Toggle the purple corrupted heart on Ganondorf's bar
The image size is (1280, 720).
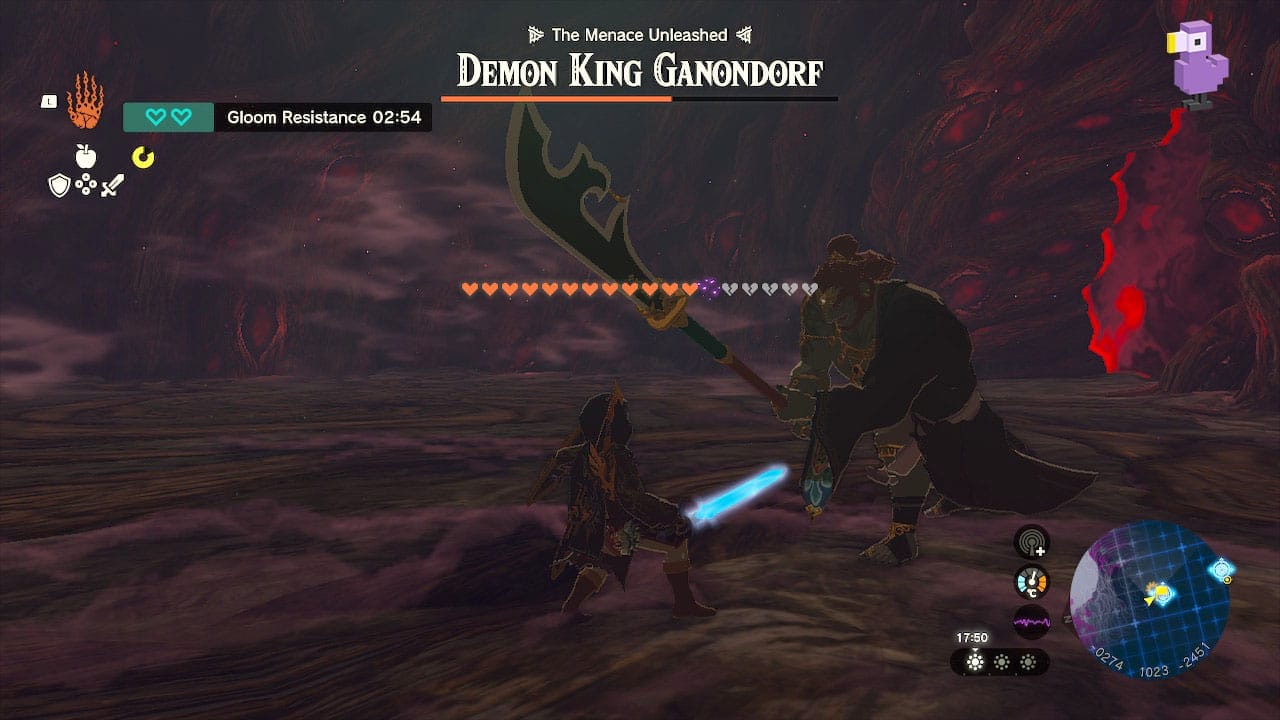[710, 289]
